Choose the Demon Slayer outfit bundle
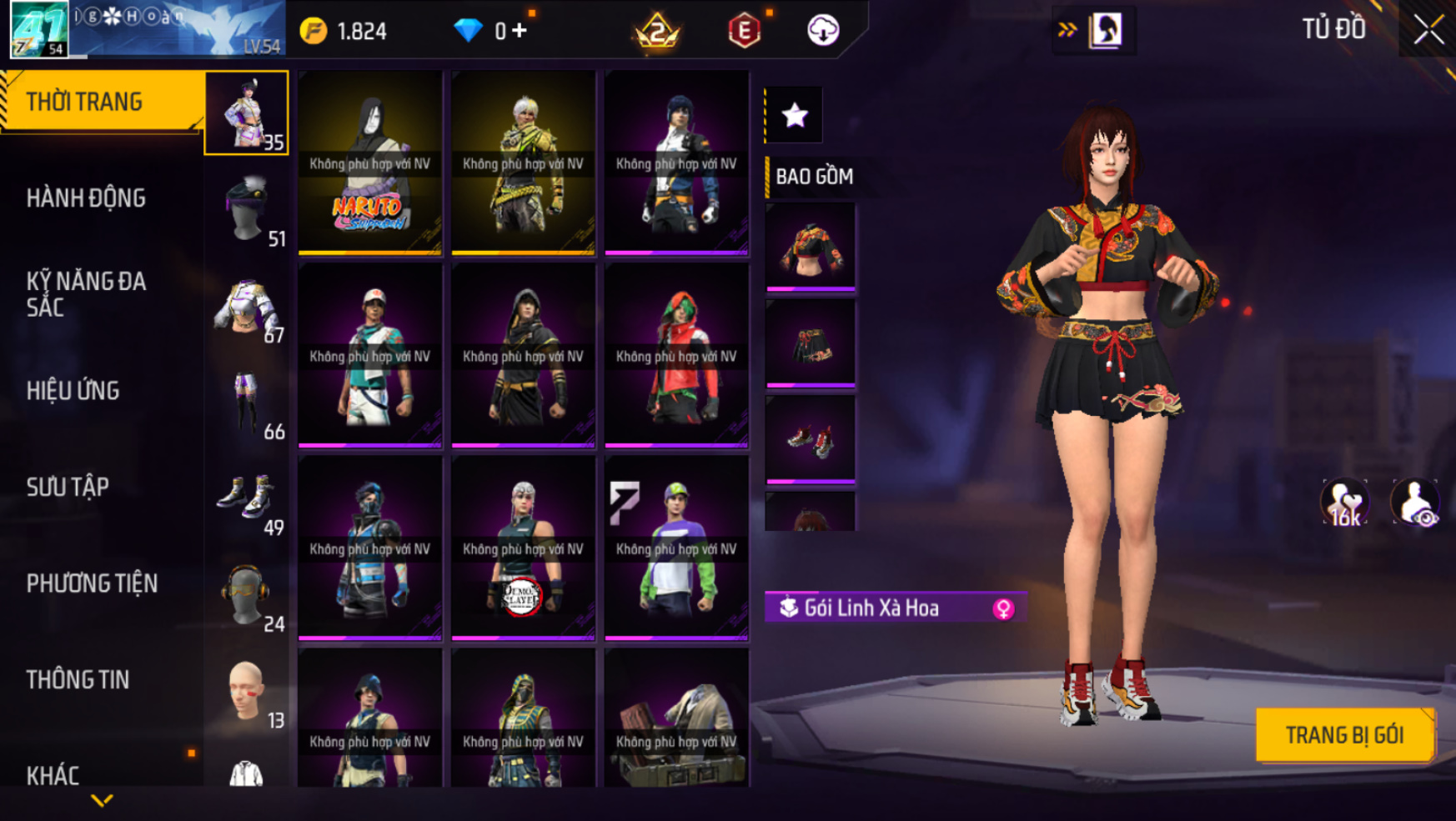This screenshot has height=821, width=1456. [x=523, y=548]
